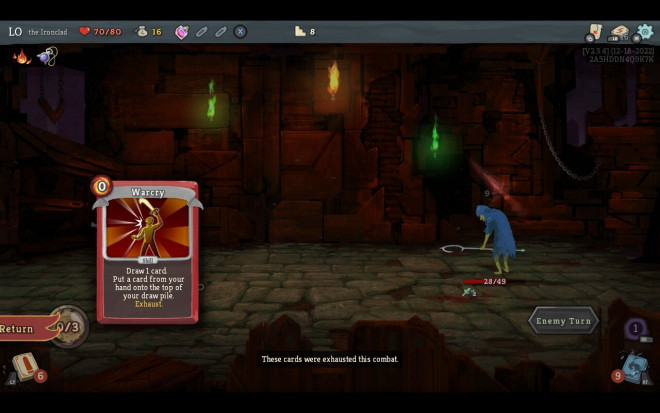The image size is (660, 413).
Task: Inspect the second relic beside Burning Blood
Action: pyautogui.click(x=46, y=57)
